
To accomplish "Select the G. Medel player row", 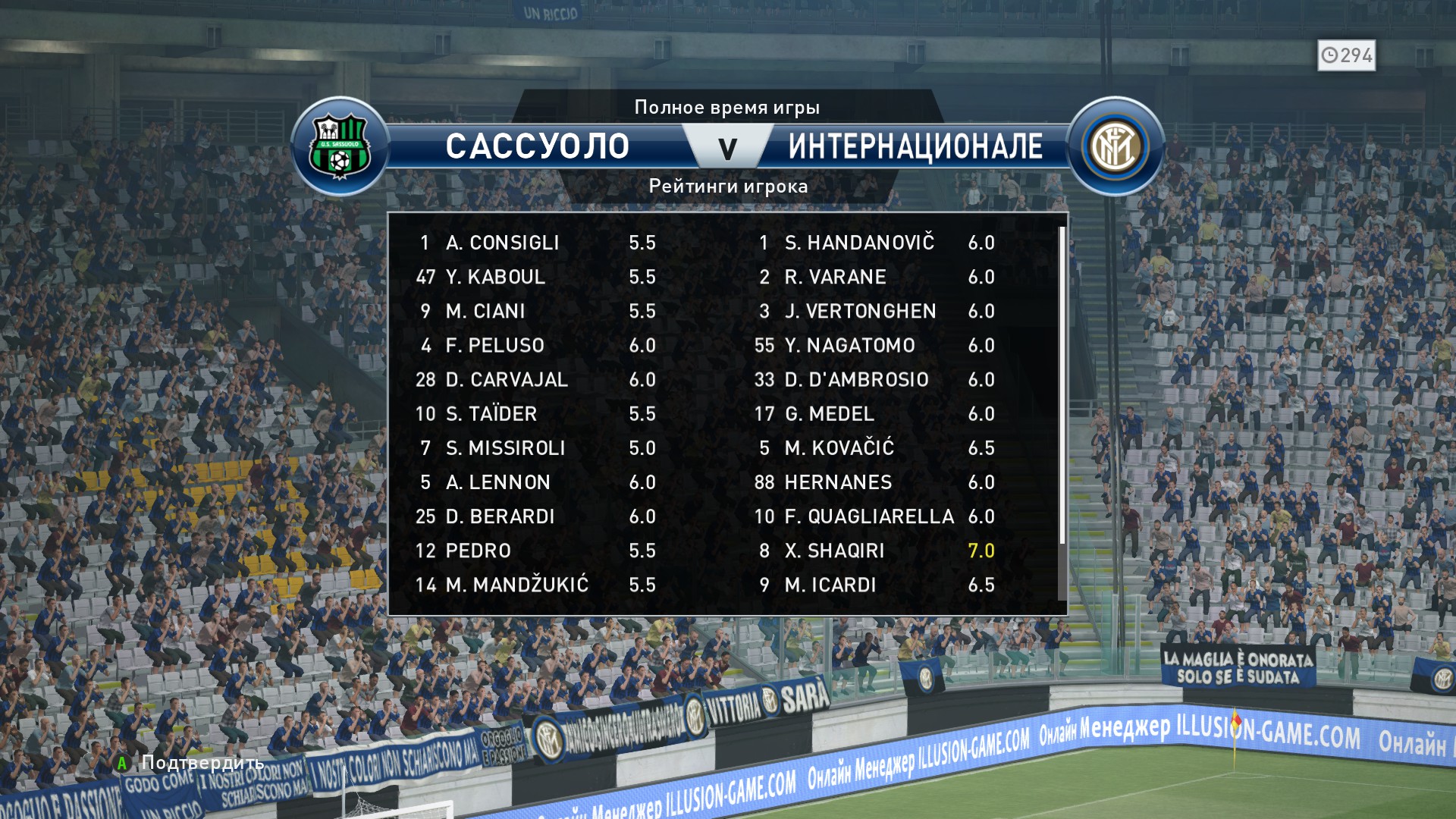I will 876,414.
